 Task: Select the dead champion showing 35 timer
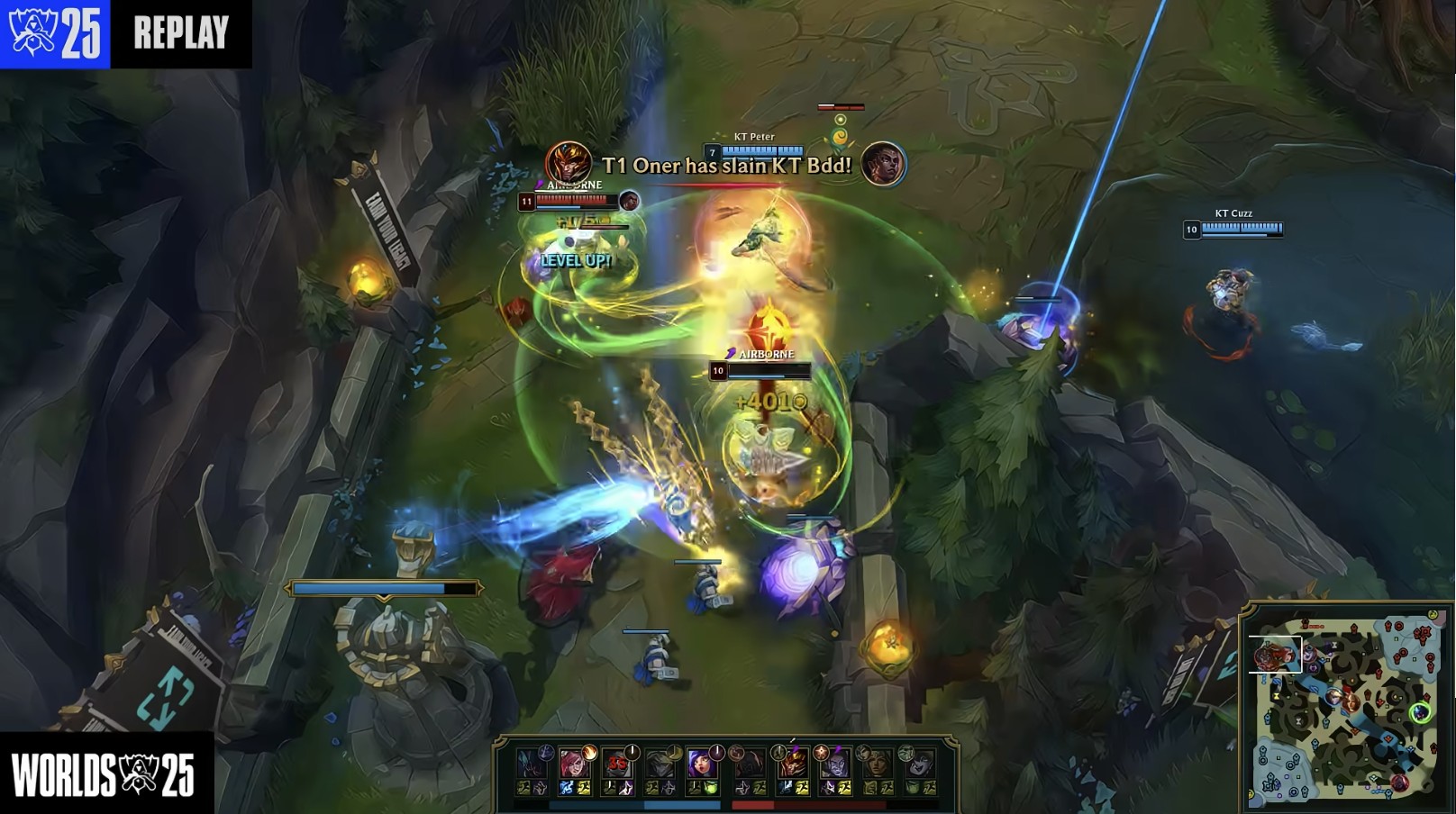617,764
